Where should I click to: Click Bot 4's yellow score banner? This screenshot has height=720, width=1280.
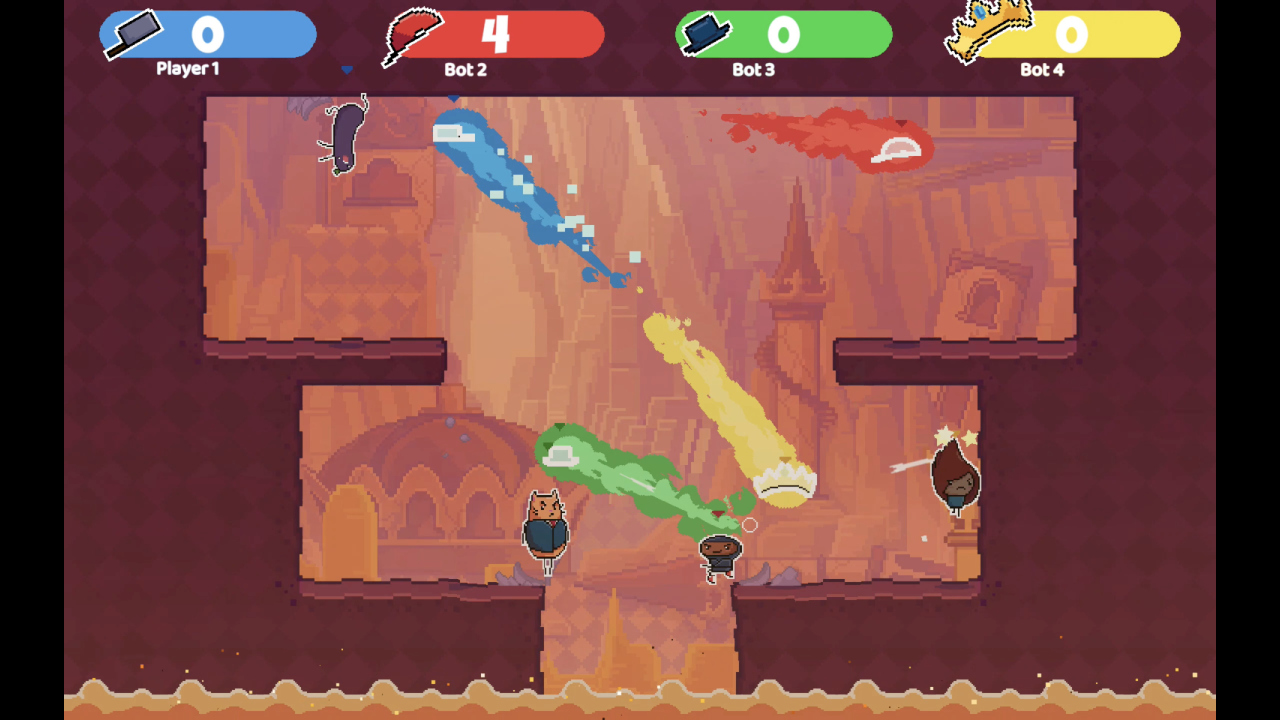pos(1071,35)
